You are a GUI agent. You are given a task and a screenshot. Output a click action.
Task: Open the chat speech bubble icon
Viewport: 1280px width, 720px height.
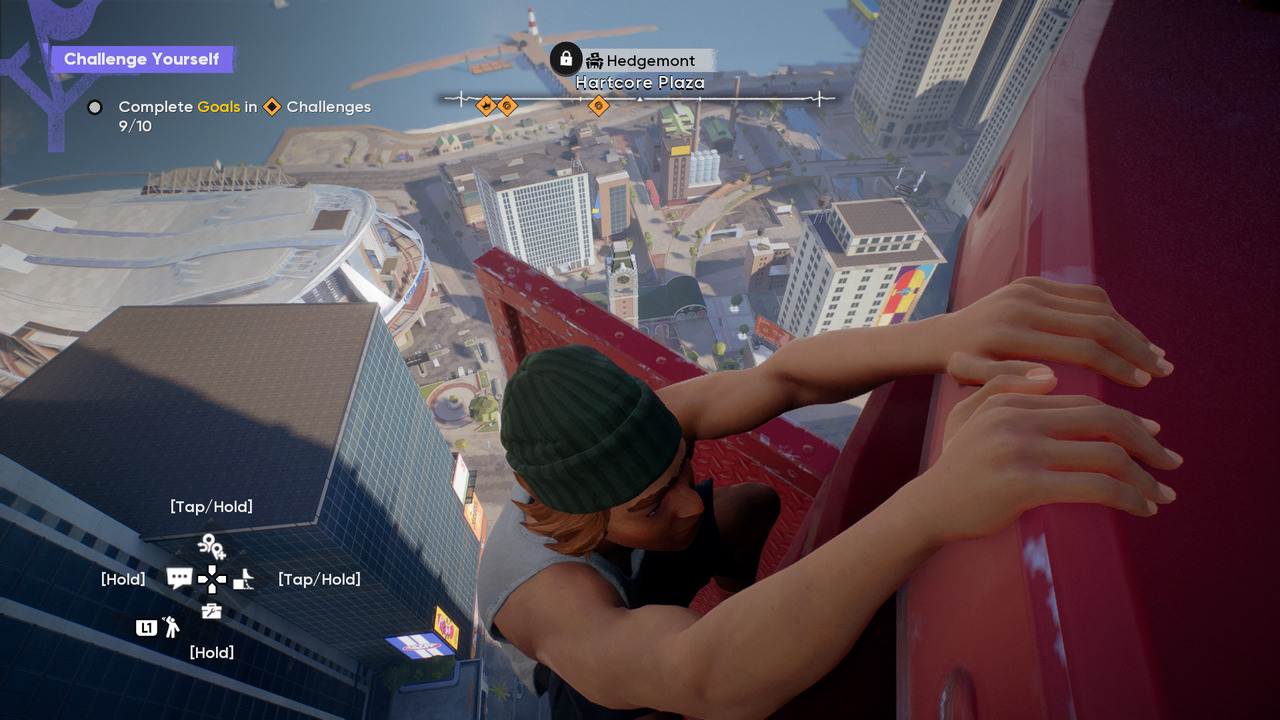(x=179, y=578)
